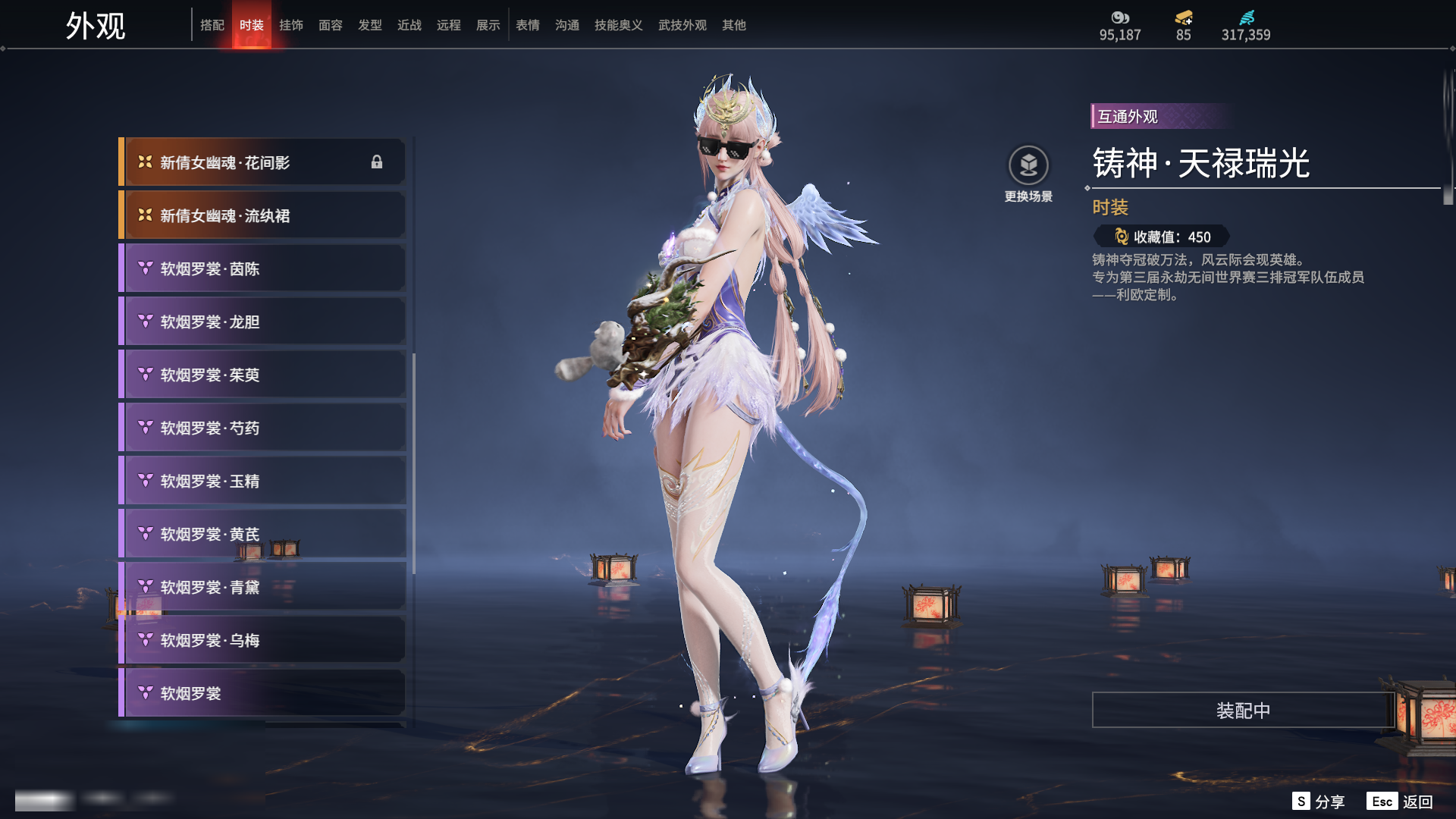Show the 表情 emotes tab
Screen dimensions: 1456x819
tap(528, 25)
